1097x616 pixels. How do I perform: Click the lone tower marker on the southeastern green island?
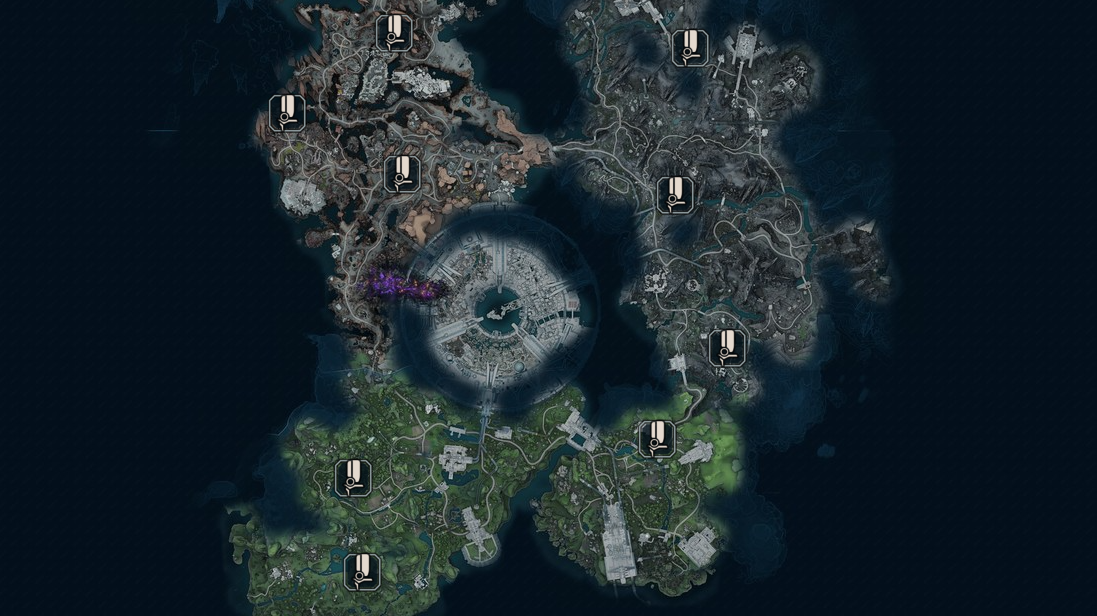656,438
